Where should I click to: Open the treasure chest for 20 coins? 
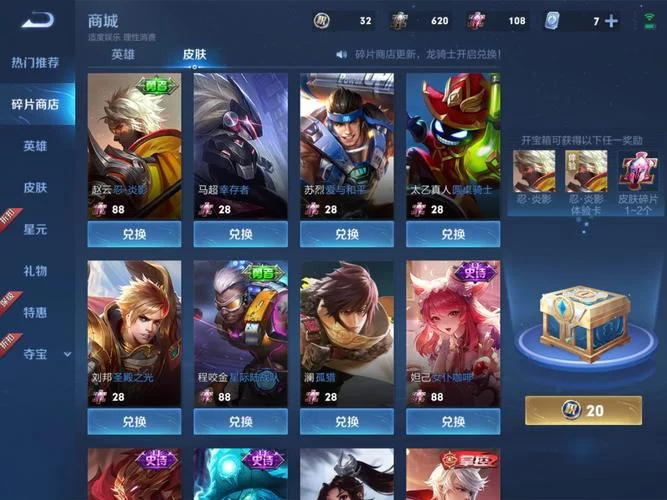(584, 410)
